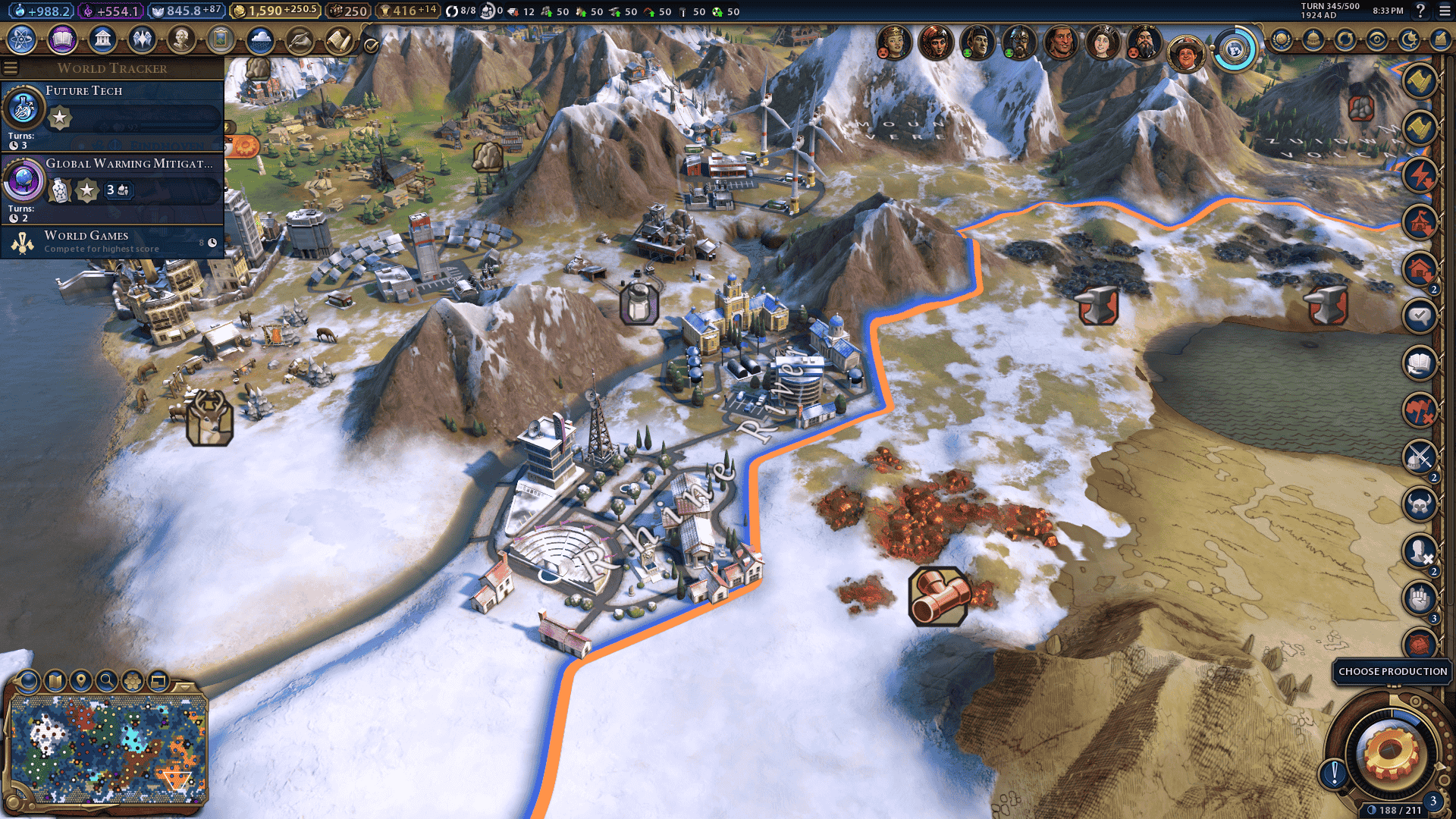The height and width of the screenshot is (819, 1456).
Task: Click the world minimap
Action: tap(108, 749)
